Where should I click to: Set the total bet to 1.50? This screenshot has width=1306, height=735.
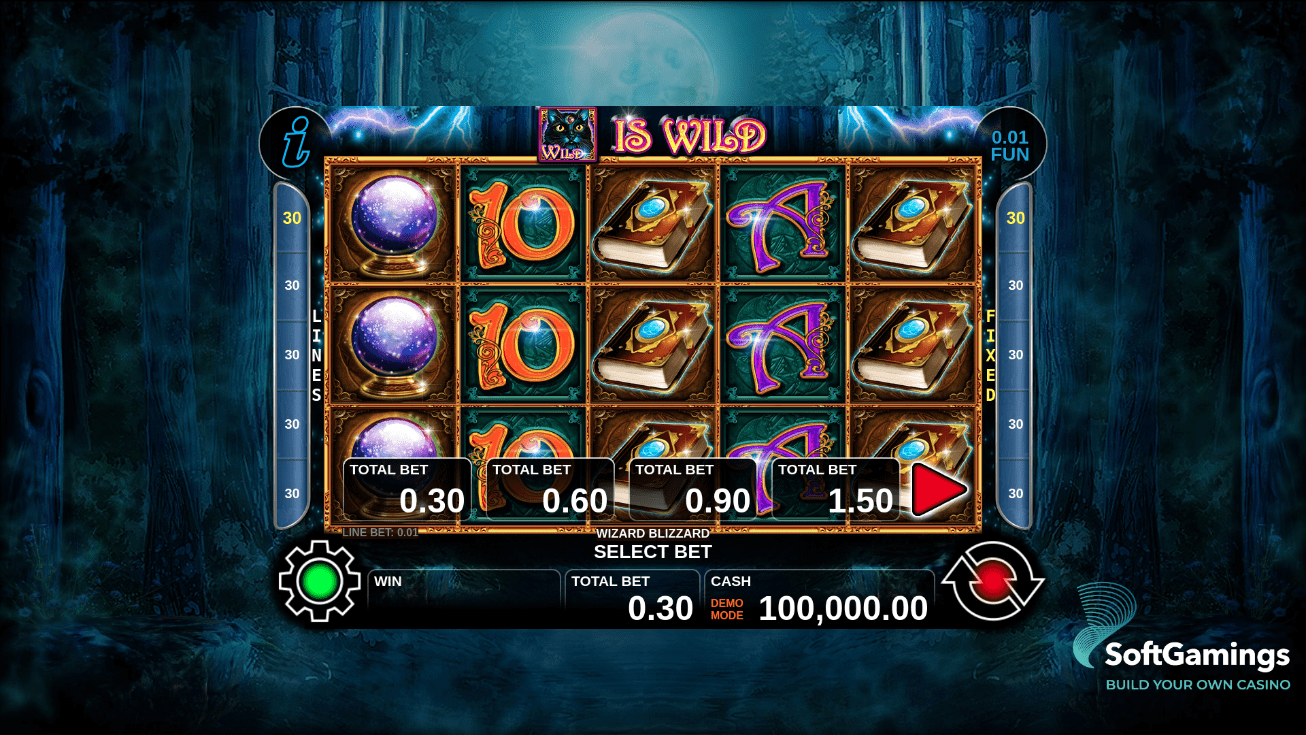[836, 489]
